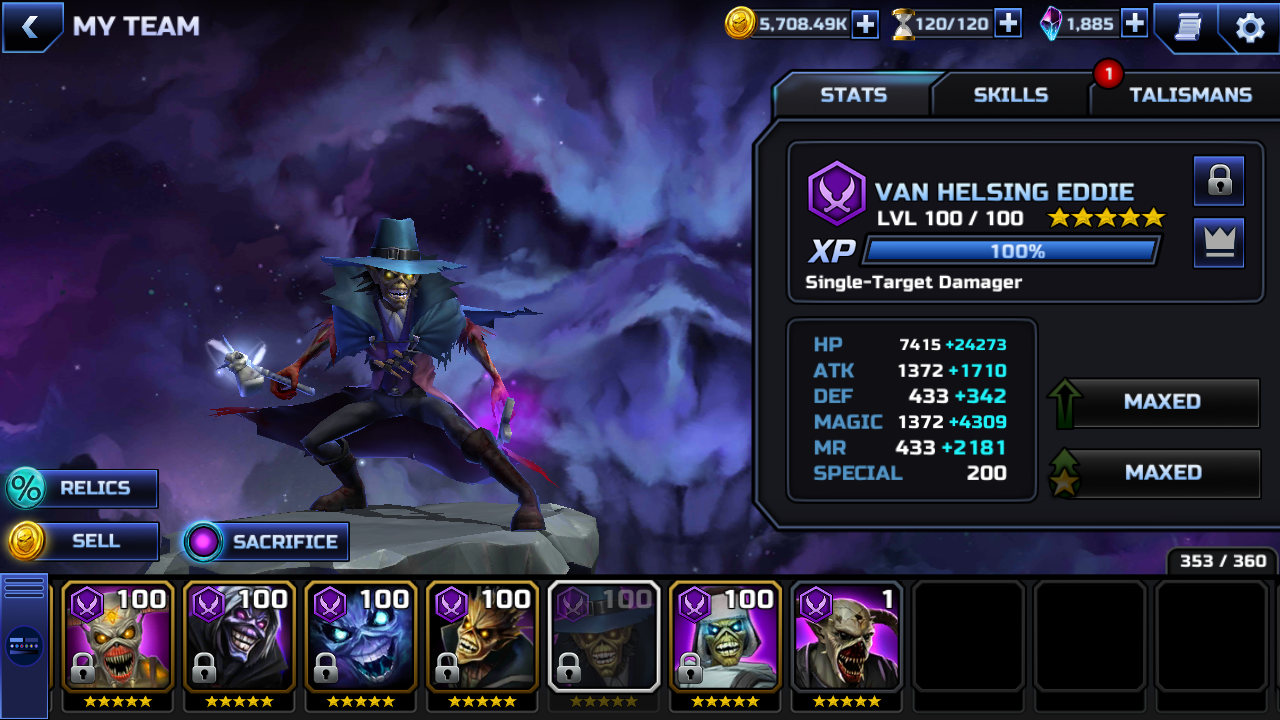The height and width of the screenshot is (720, 1280).
Task: Select the blue glowing-eyed Eddie portrait
Action: click(361, 637)
